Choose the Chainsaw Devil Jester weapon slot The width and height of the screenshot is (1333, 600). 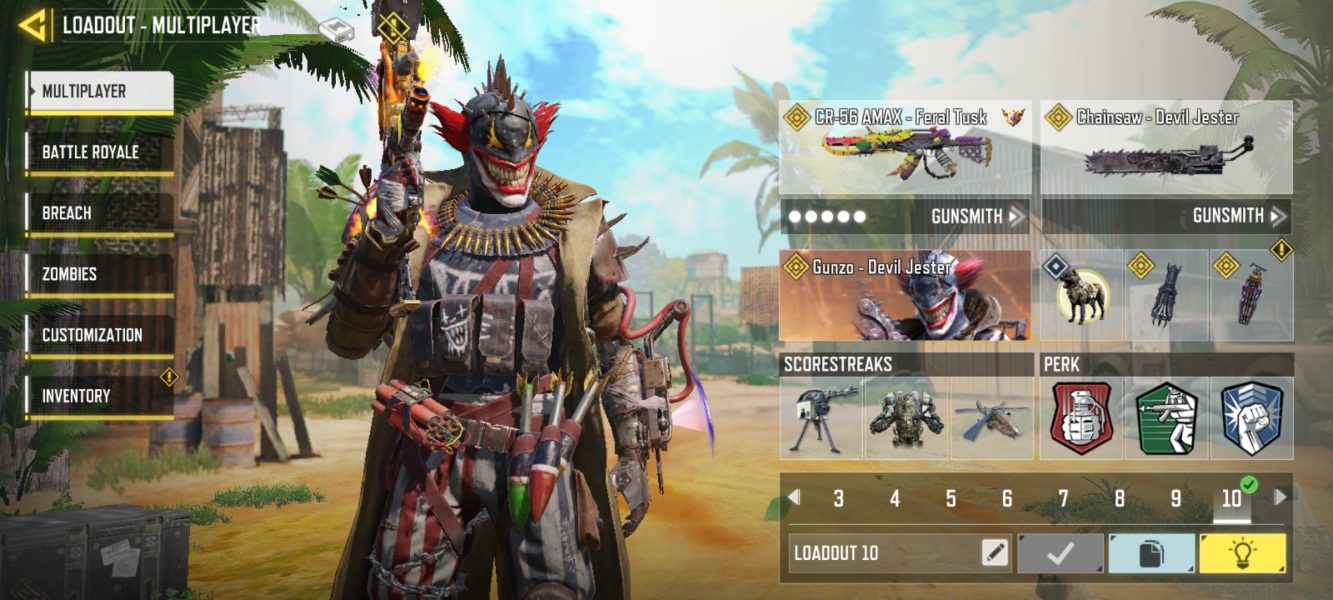pyautogui.click(x=1166, y=148)
